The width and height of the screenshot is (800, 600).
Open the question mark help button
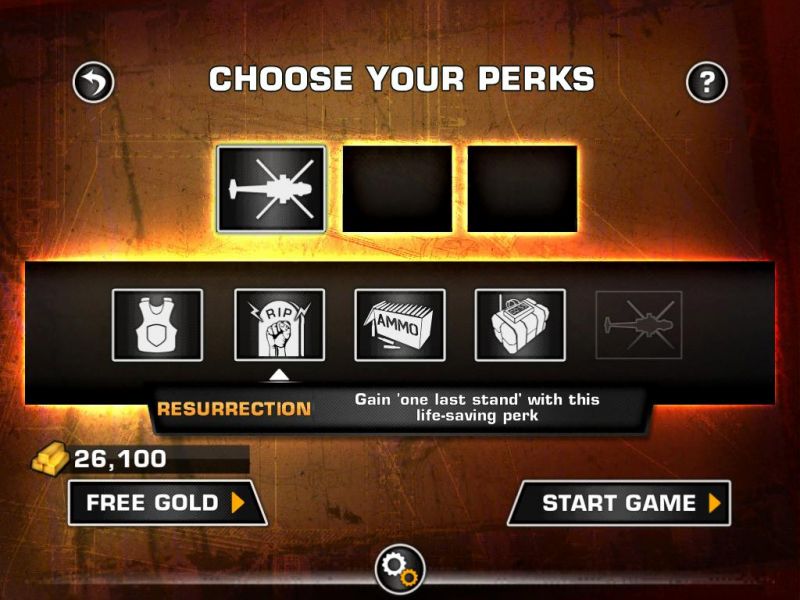tap(706, 82)
